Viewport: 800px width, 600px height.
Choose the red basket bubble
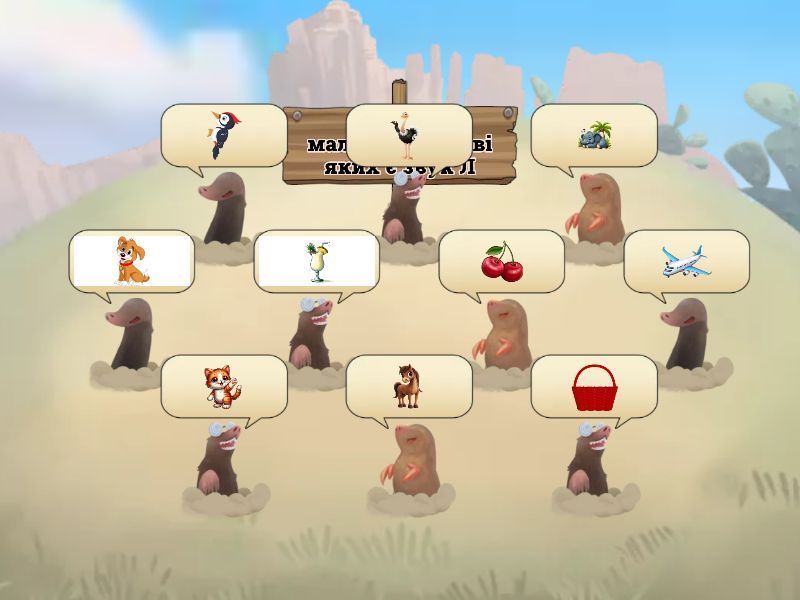[593, 386]
